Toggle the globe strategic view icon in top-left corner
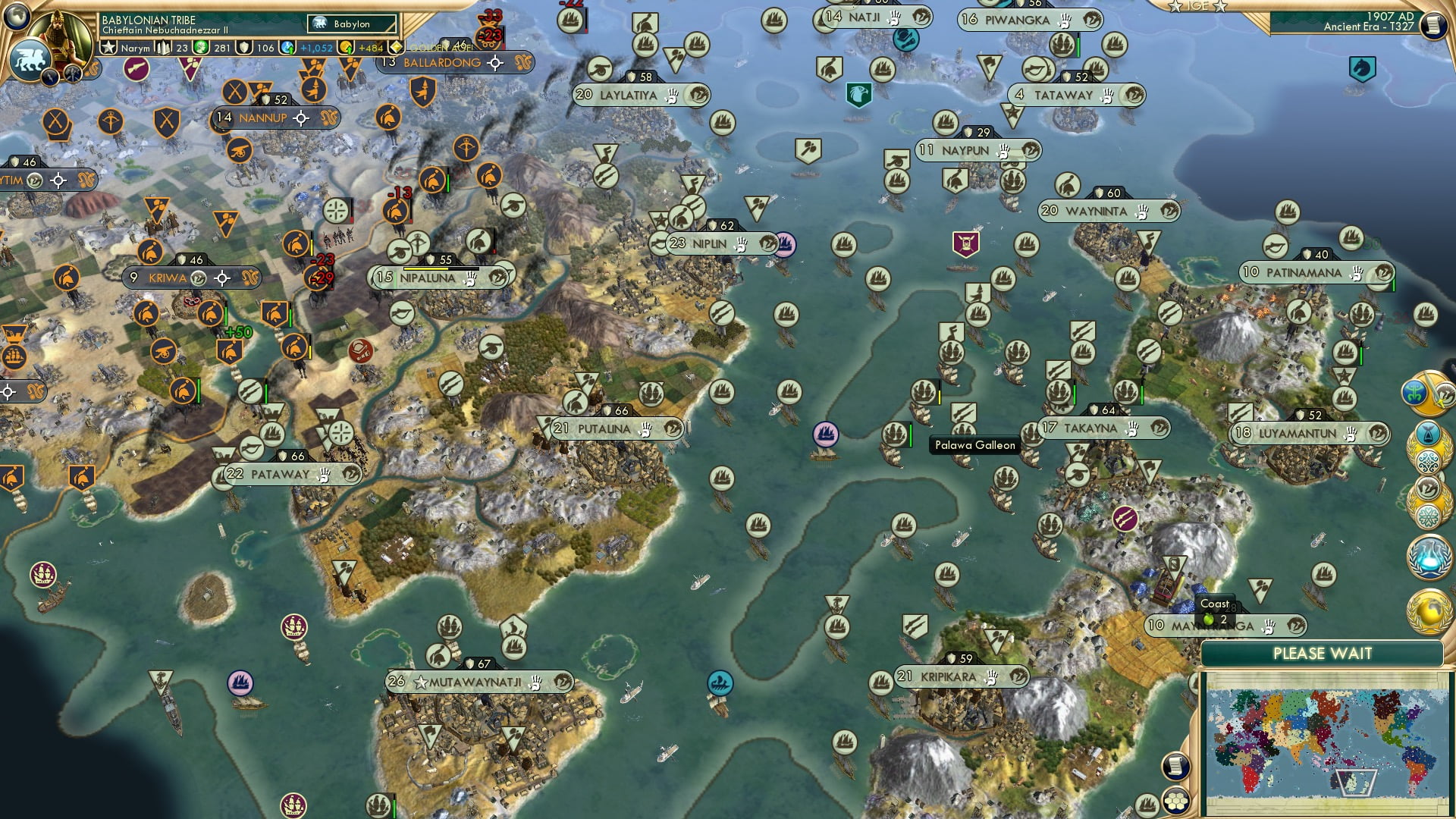The width and height of the screenshot is (1456, 819). [16, 17]
